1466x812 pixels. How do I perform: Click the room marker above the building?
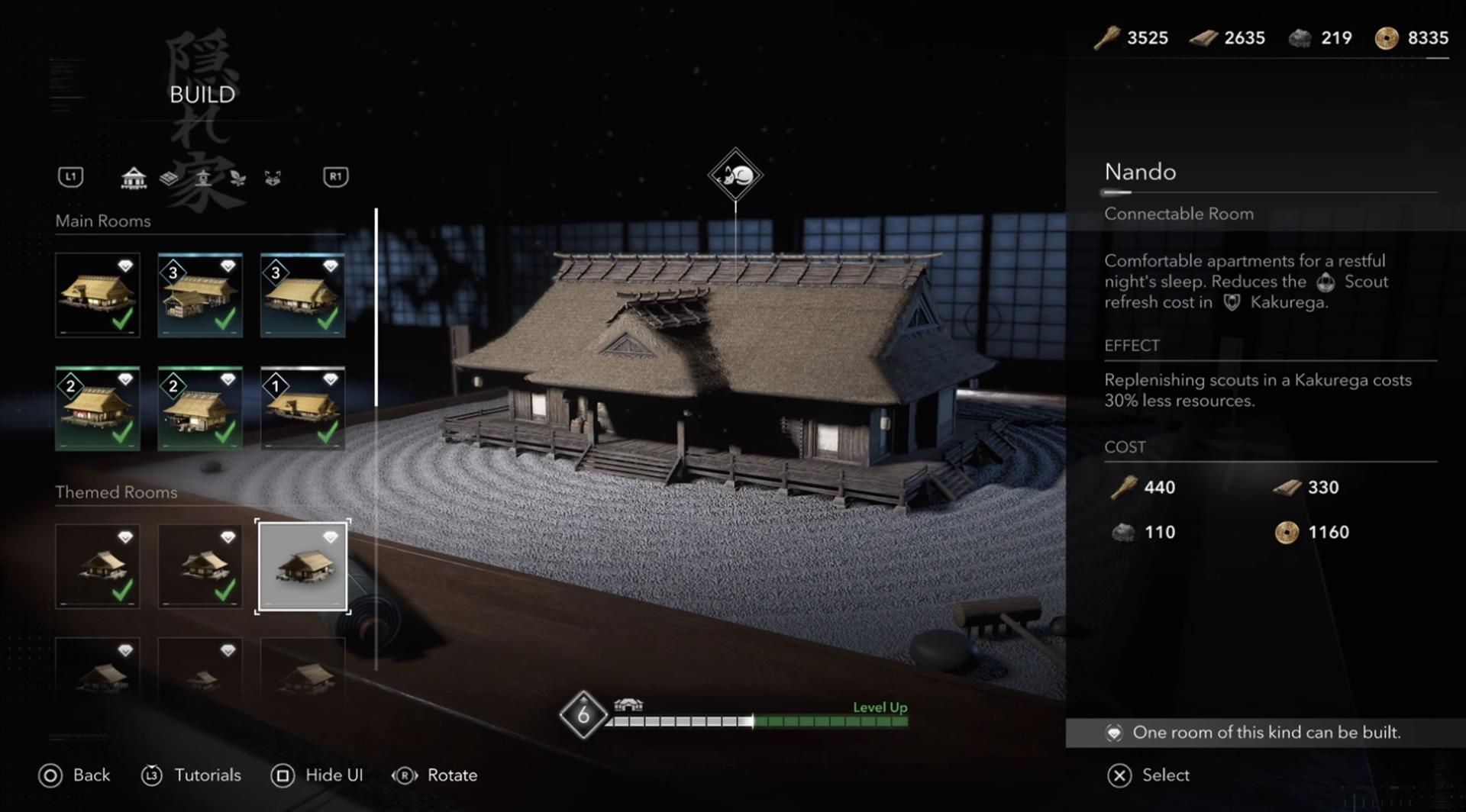(735, 176)
